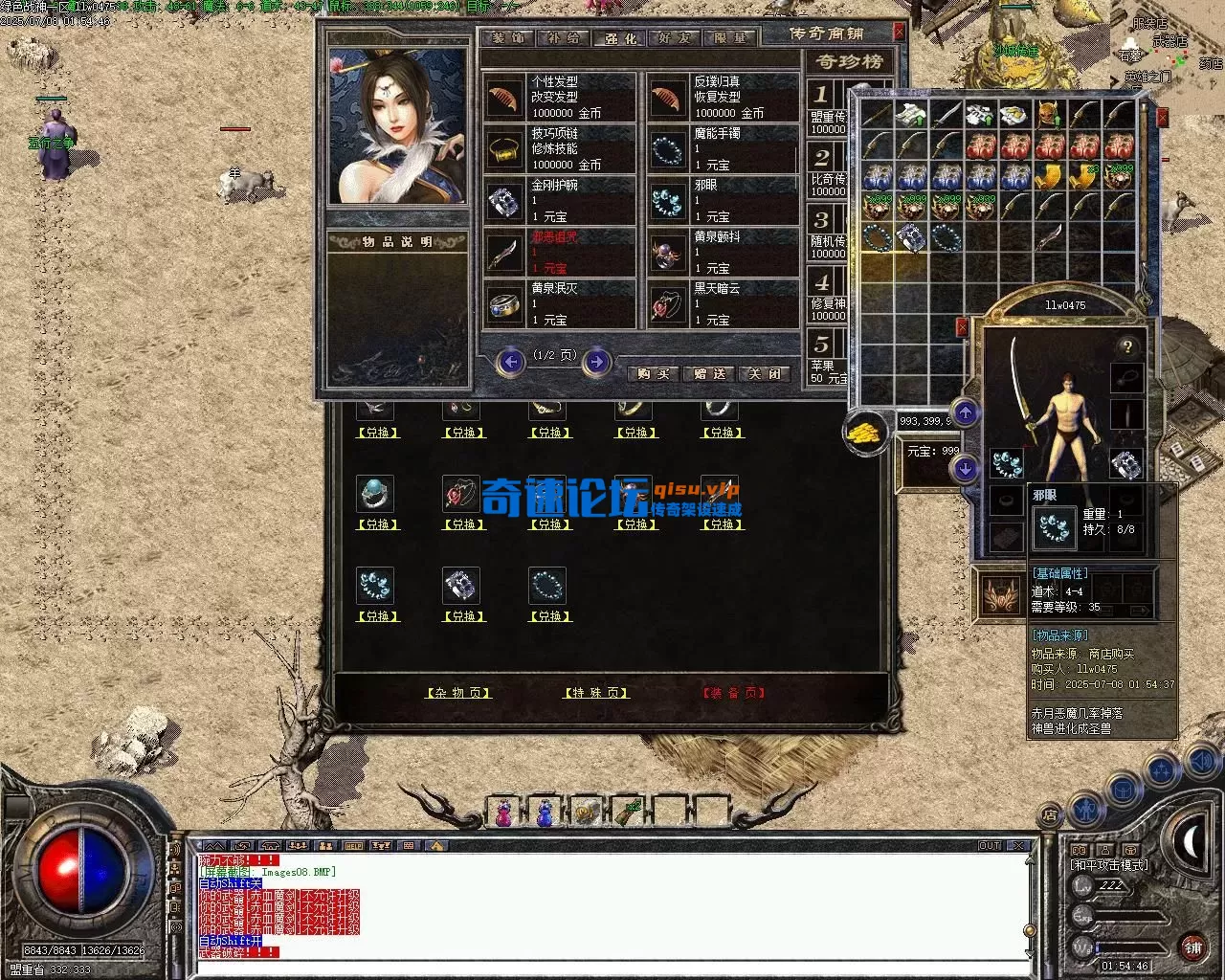Select the horned demon mask in bag
This screenshot has width=1225, height=980.
tap(1049, 116)
